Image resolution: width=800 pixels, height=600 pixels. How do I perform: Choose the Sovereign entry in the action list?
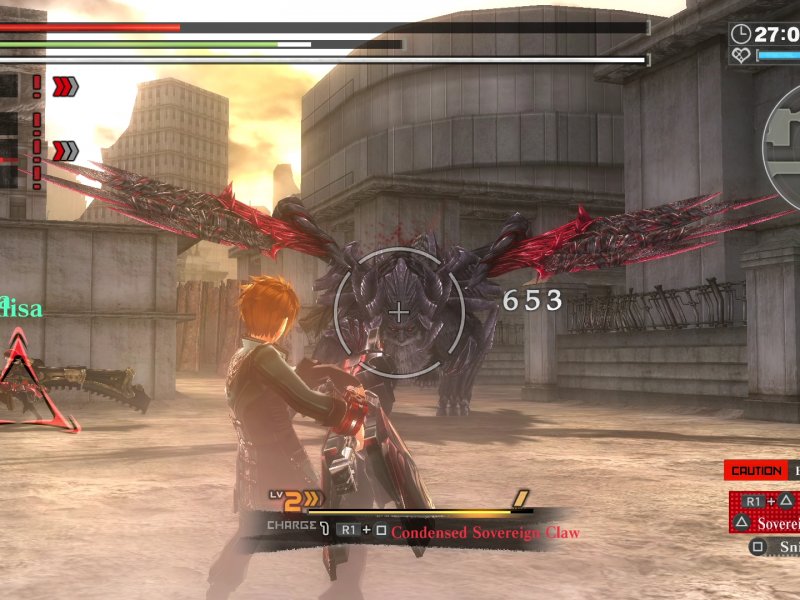[778, 523]
